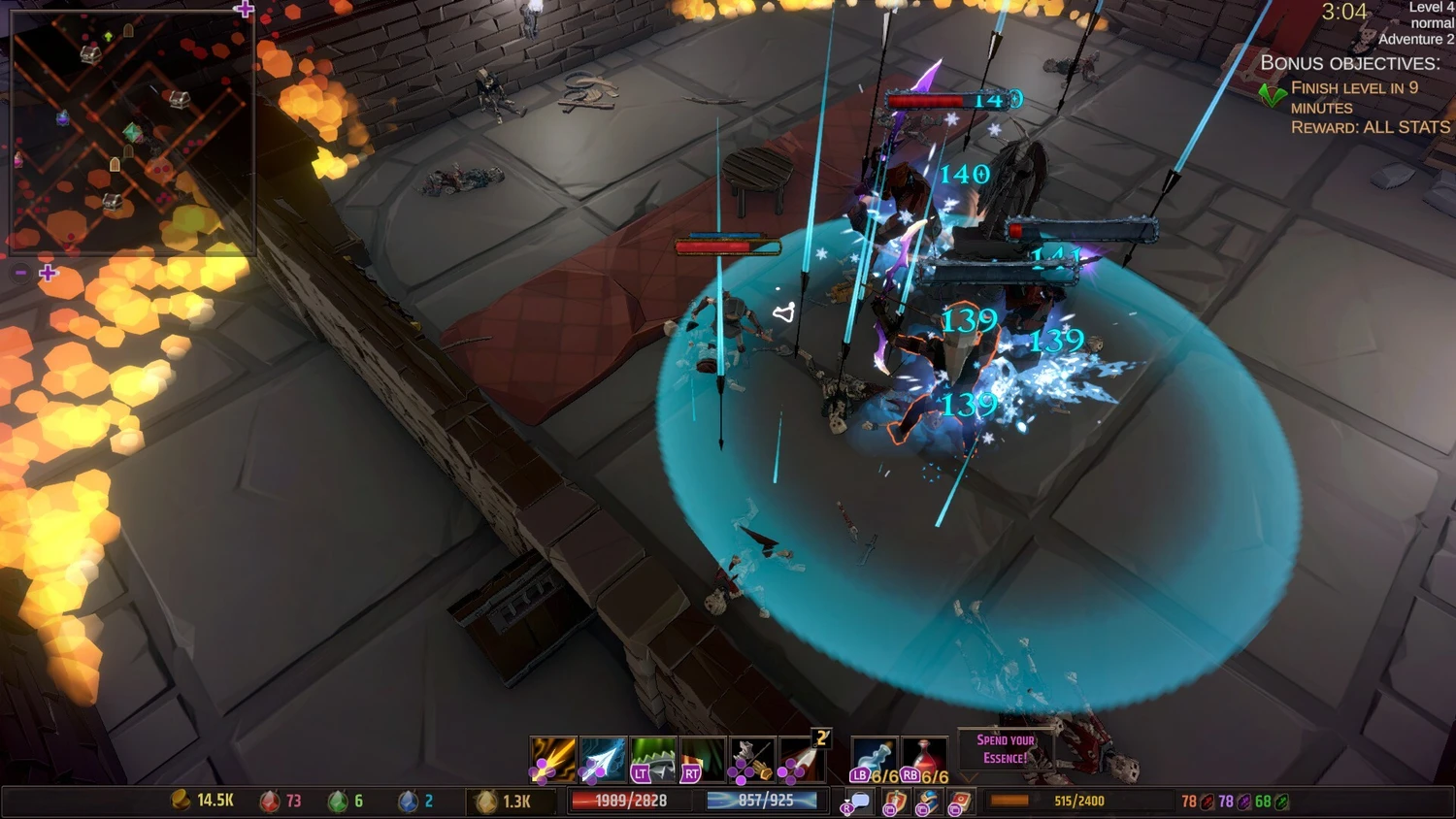This screenshot has width=1456, height=819.
Task: Select the Finish Level bonus objective
Action: pos(1354,97)
